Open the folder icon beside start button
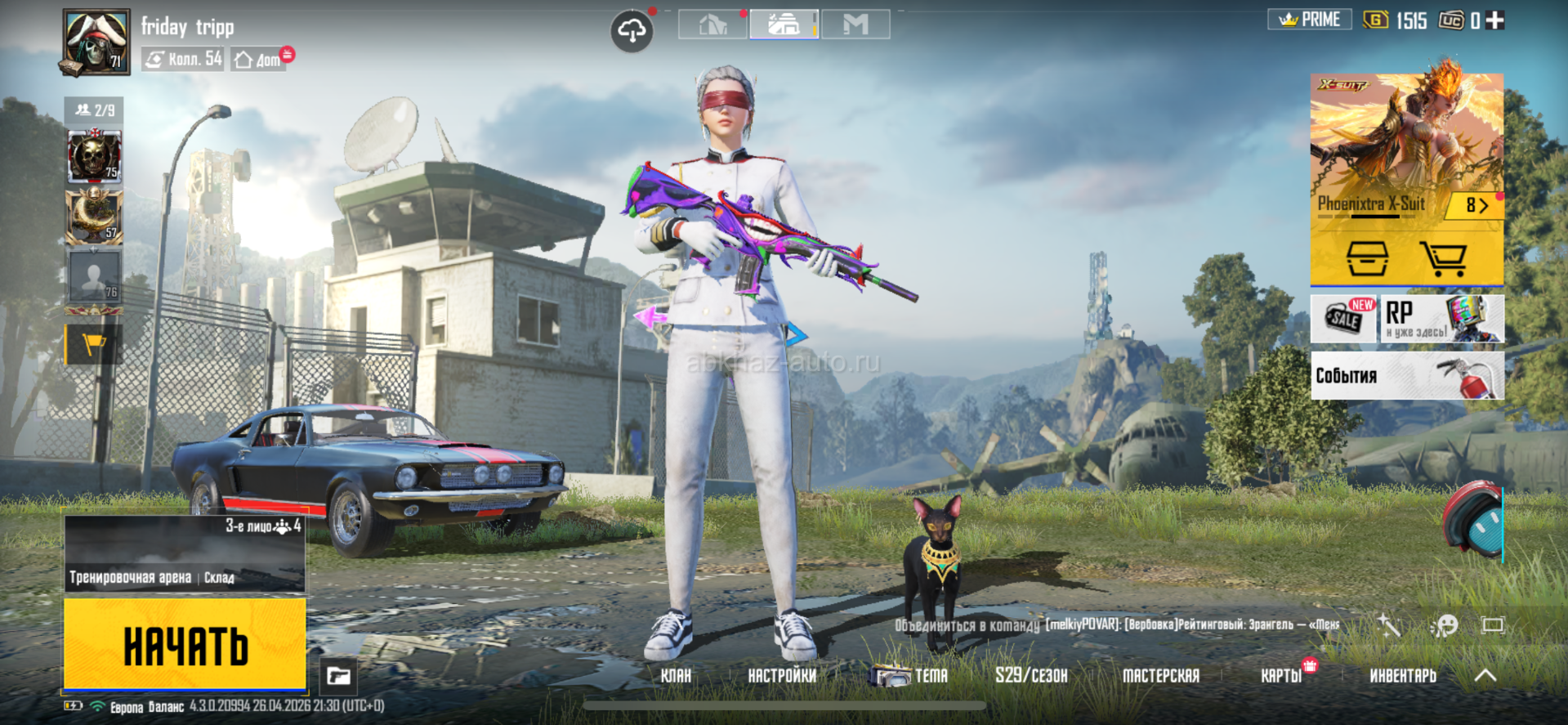 point(338,676)
